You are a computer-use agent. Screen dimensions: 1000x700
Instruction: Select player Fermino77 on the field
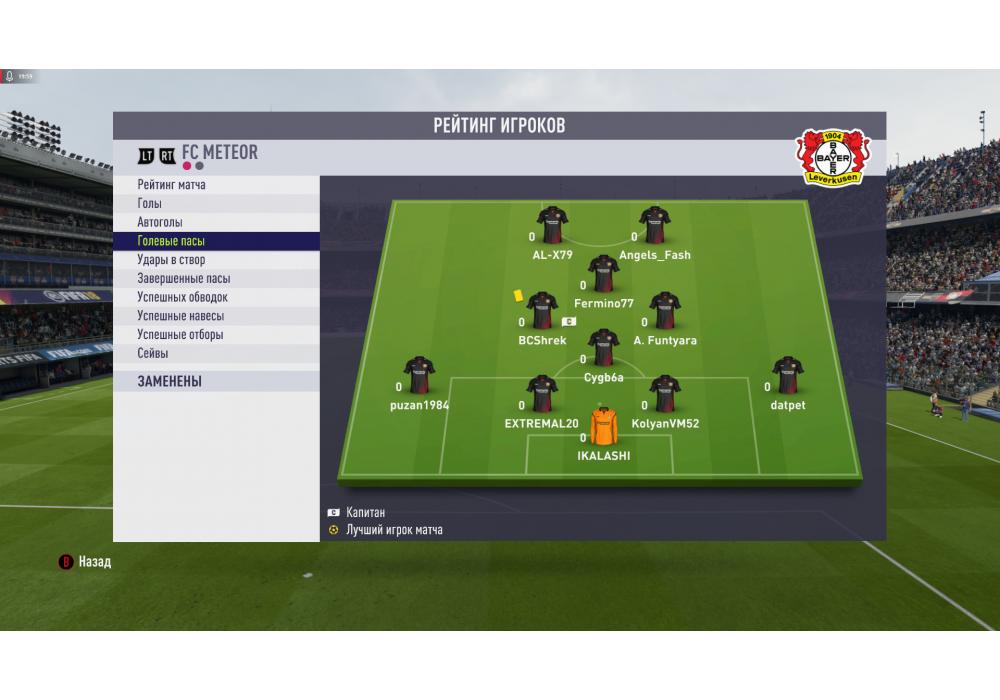point(604,273)
